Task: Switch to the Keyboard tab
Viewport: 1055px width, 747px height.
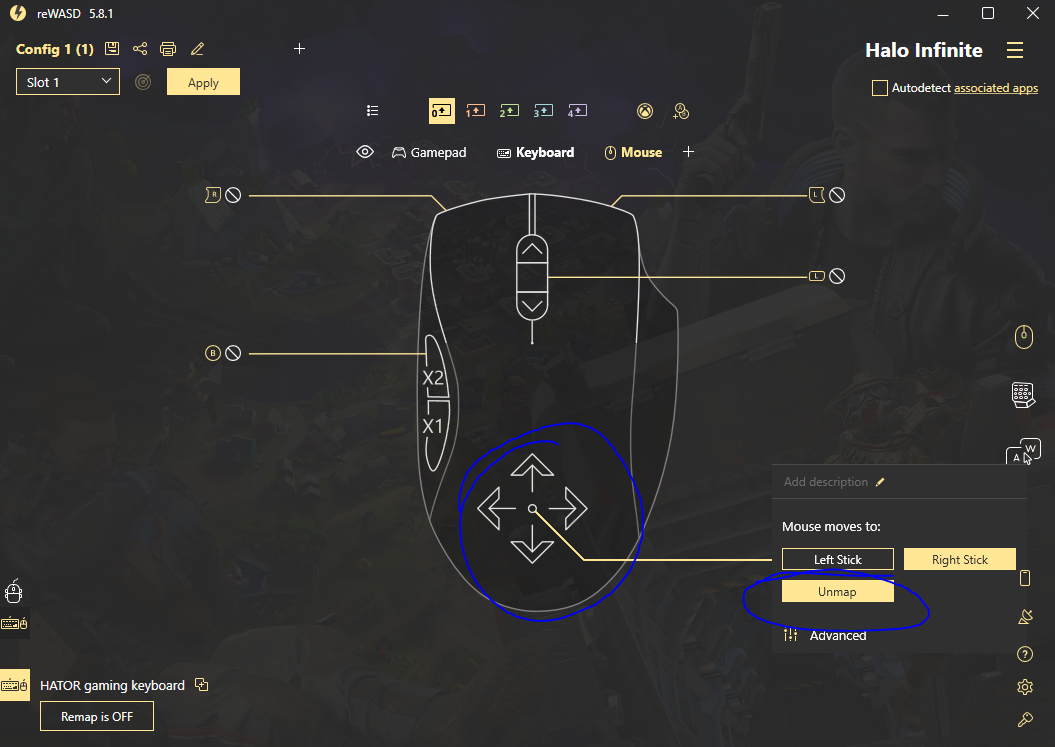Action: (535, 152)
